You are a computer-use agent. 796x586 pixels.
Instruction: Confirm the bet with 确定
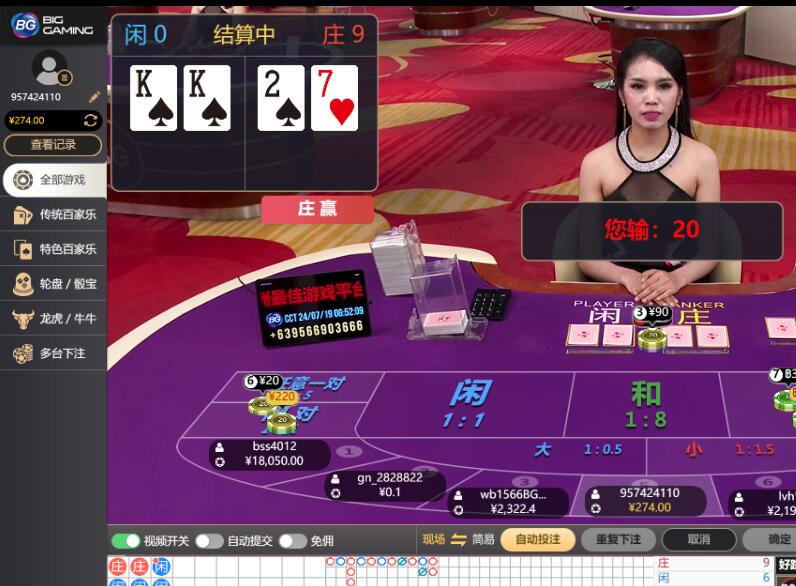[x=775, y=540]
